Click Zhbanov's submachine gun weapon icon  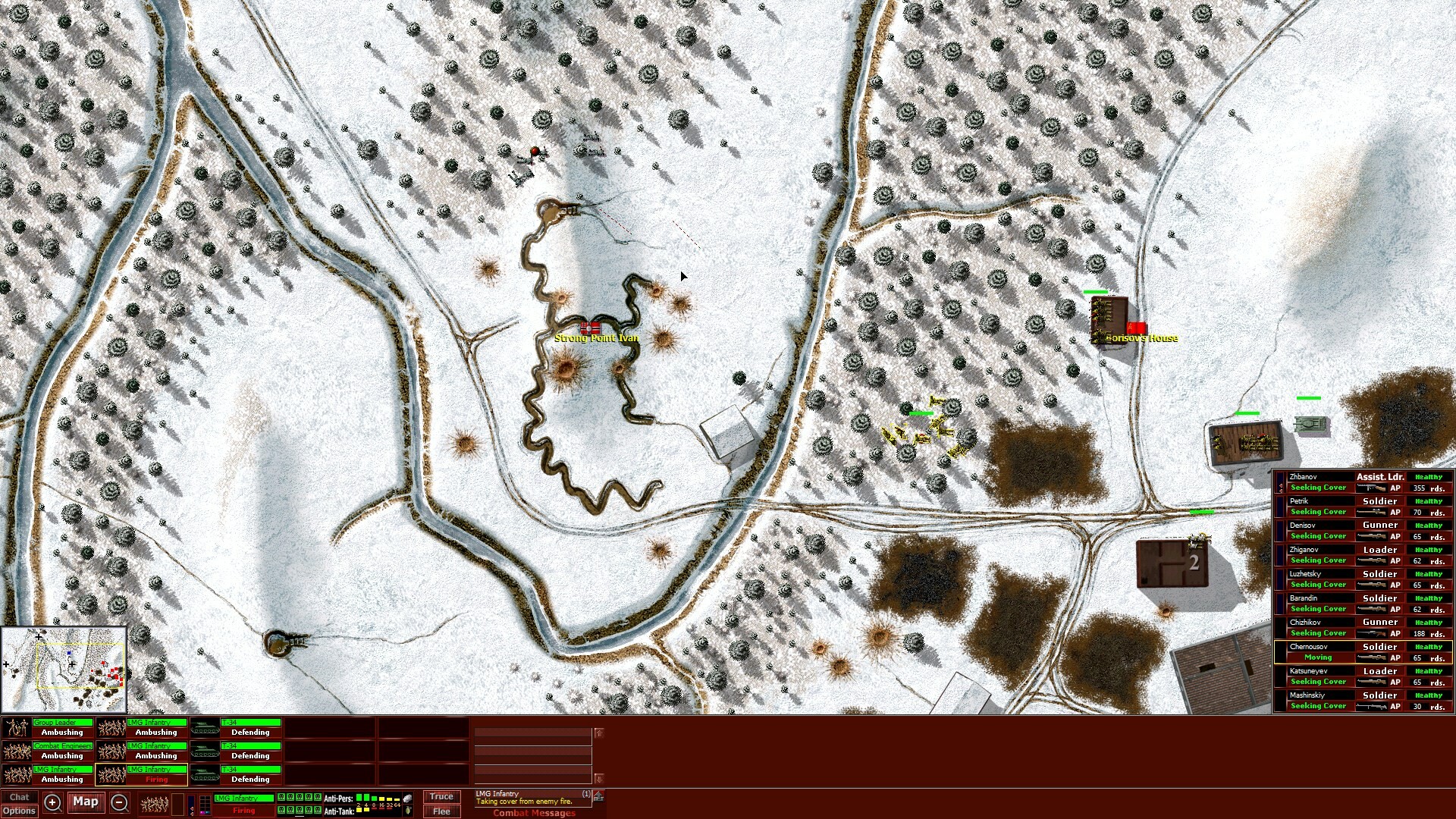[x=1372, y=488]
